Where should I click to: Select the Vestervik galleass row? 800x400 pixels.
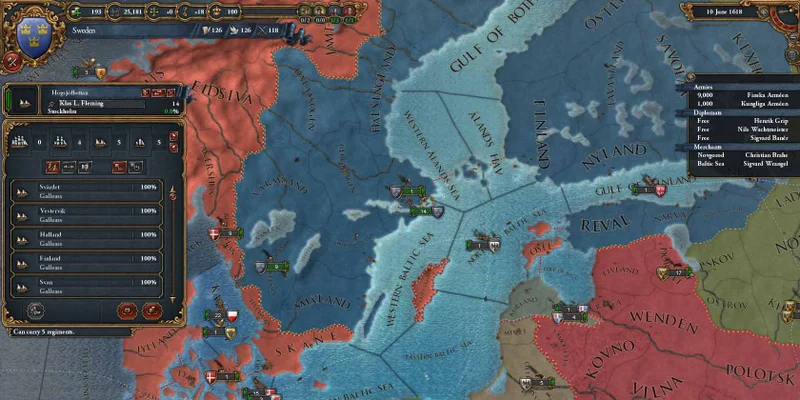click(x=84, y=215)
